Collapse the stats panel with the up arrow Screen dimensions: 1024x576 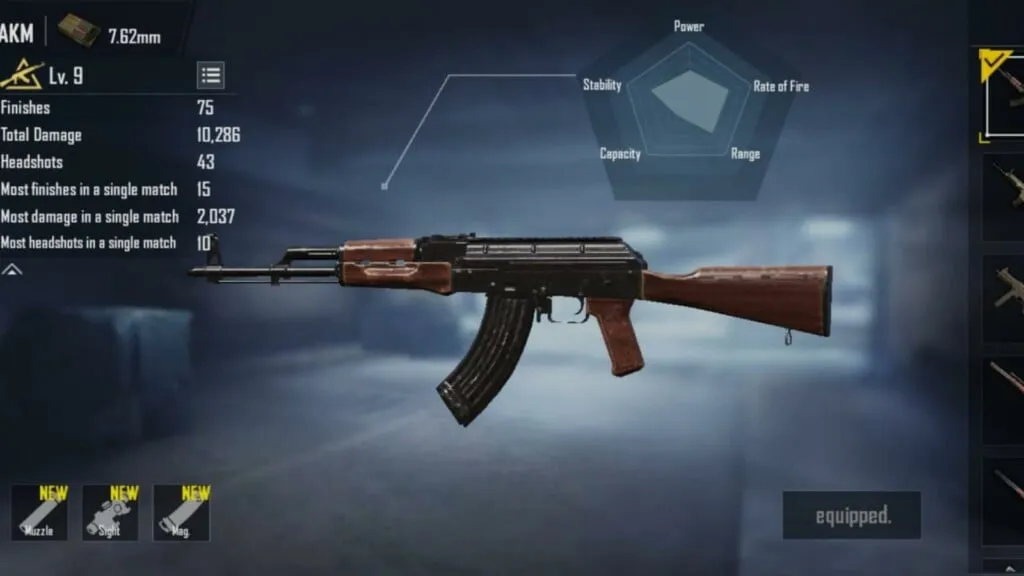tap(11, 269)
